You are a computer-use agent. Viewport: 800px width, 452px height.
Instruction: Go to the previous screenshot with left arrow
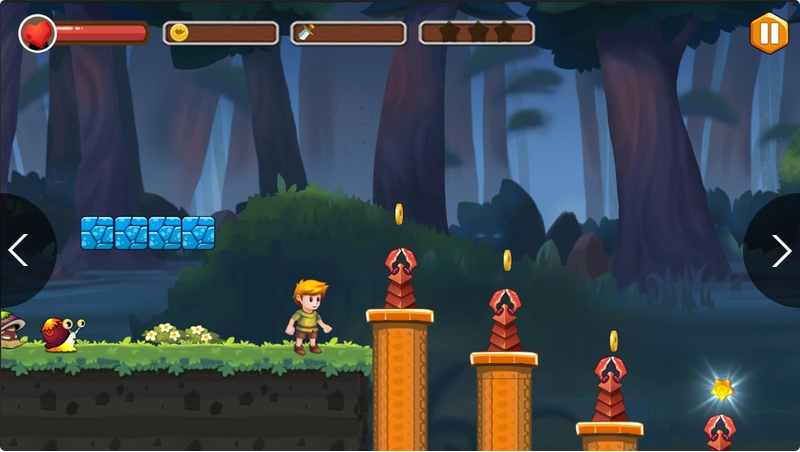(19, 250)
